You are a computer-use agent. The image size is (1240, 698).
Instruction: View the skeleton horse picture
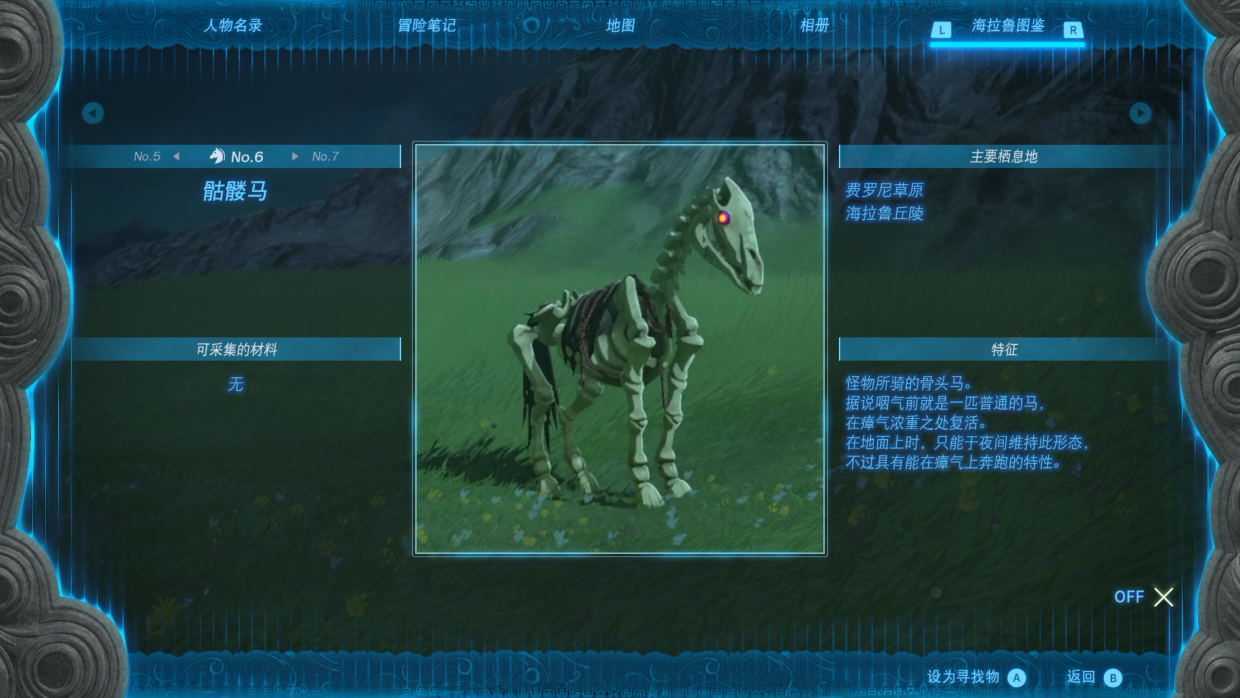pyautogui.click(x=620, y=348)
